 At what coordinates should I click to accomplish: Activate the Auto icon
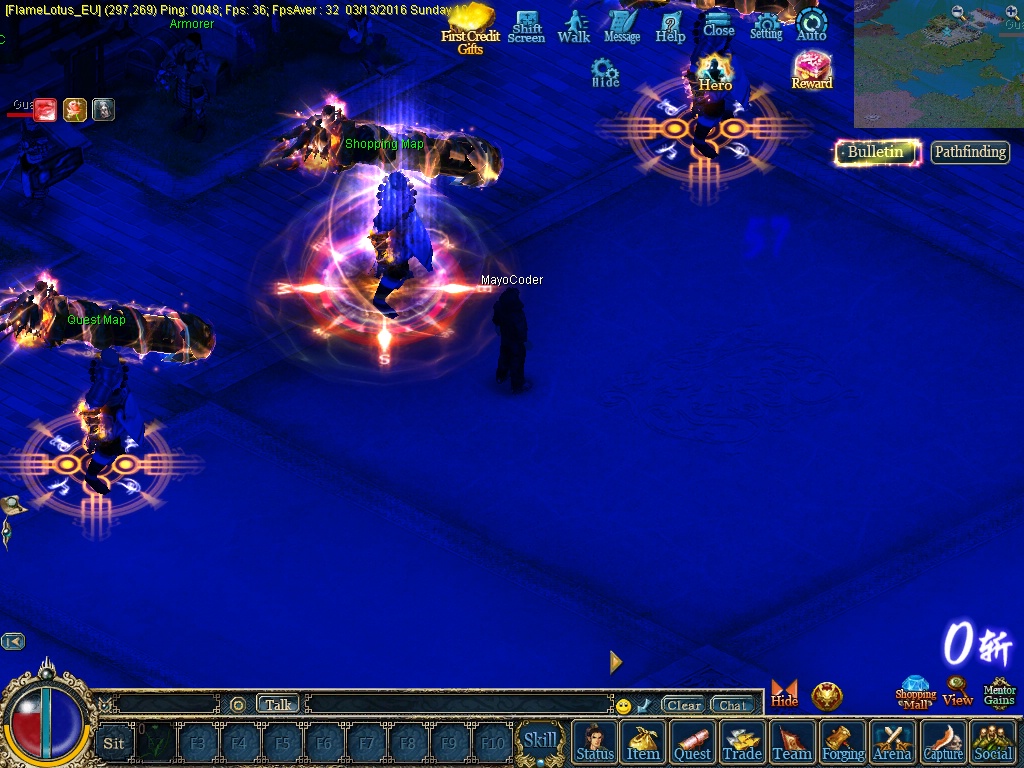click(x=811, y=26)
